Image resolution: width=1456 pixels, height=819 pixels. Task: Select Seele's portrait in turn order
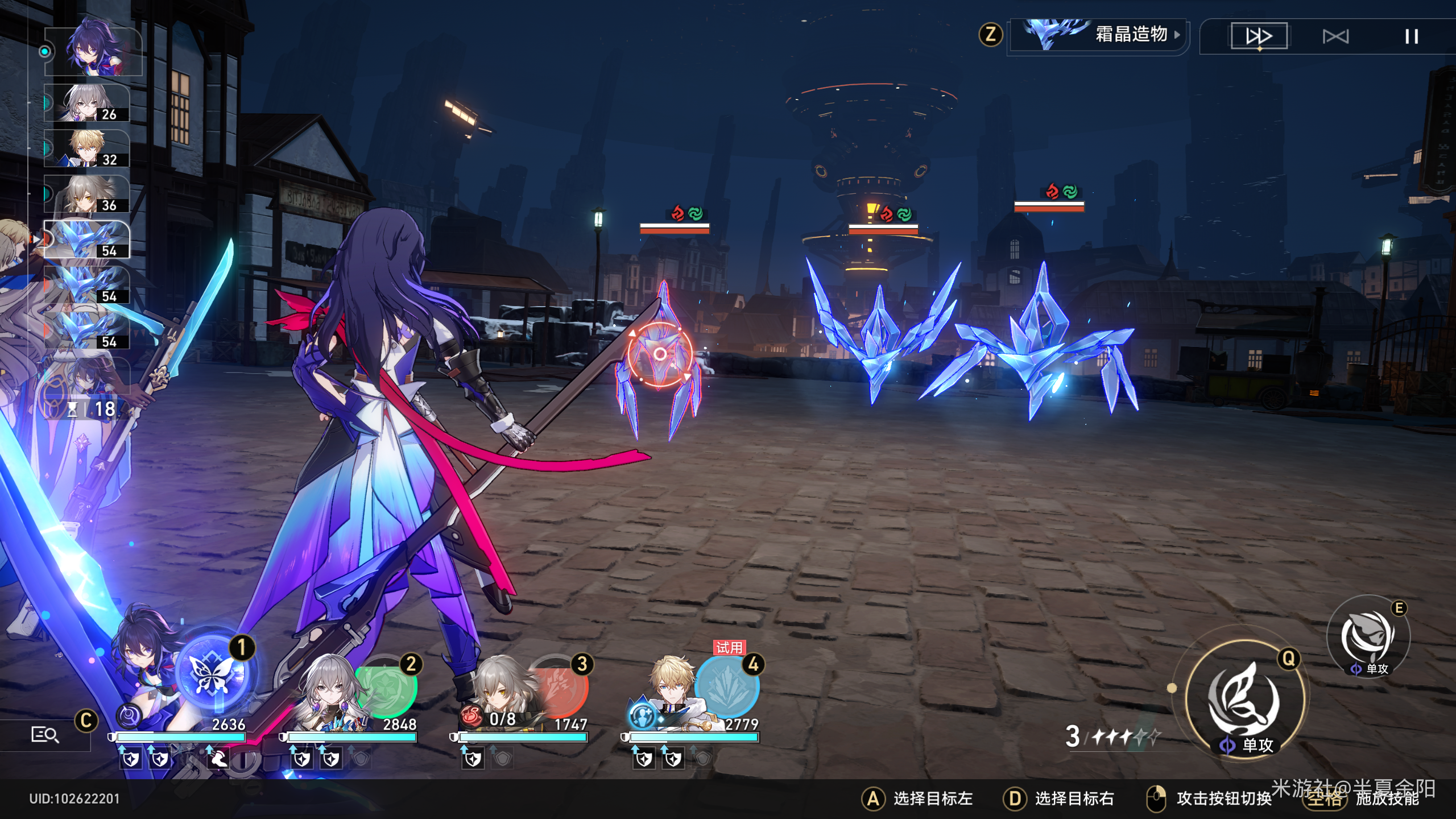(93, 51)
